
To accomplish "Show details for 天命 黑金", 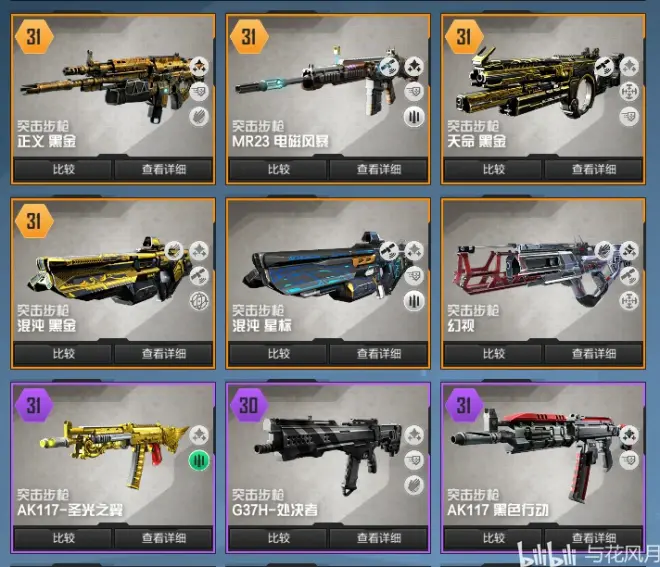I will pos(595,169).
